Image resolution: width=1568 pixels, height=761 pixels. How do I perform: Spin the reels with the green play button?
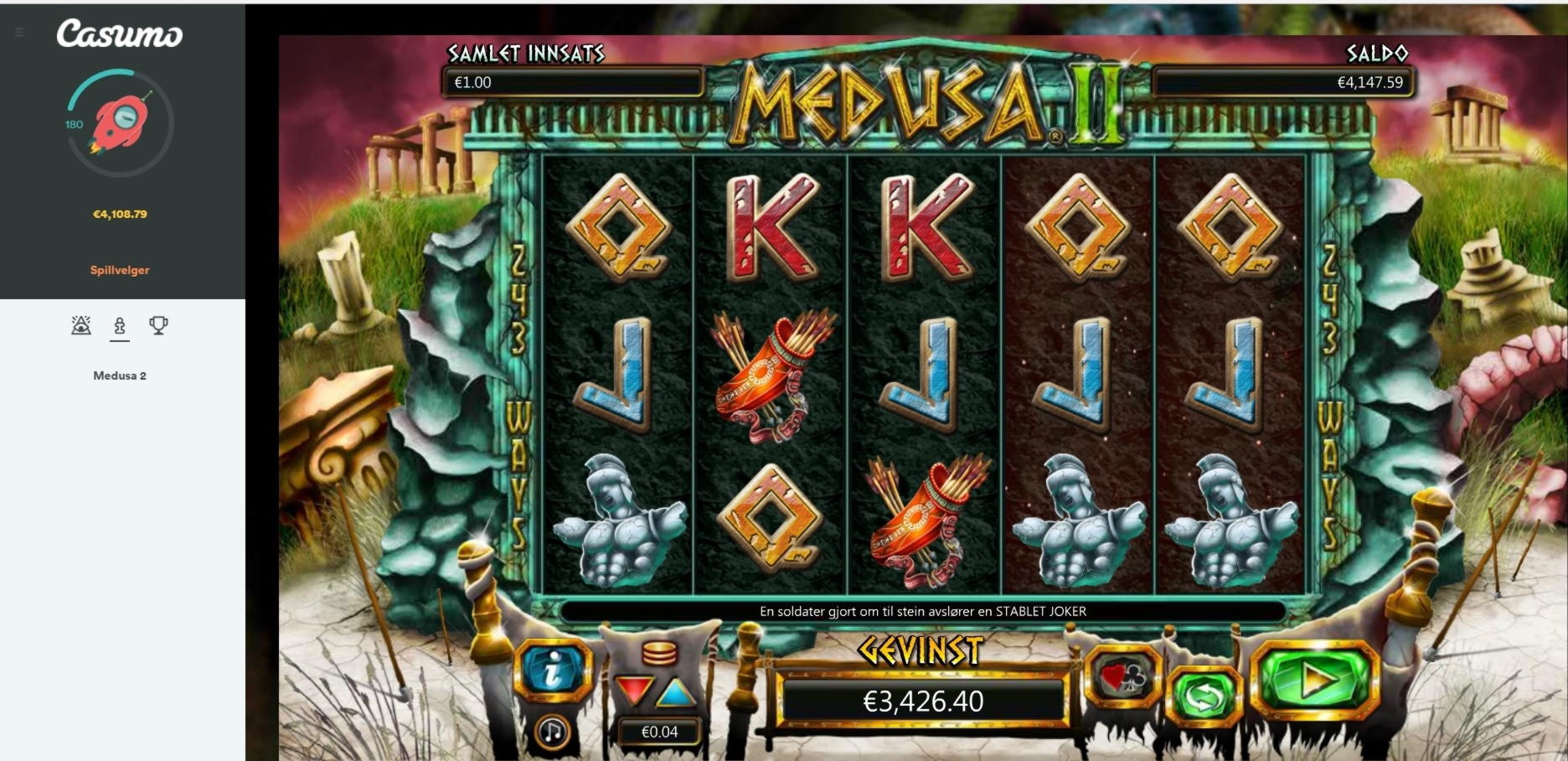1314,681
